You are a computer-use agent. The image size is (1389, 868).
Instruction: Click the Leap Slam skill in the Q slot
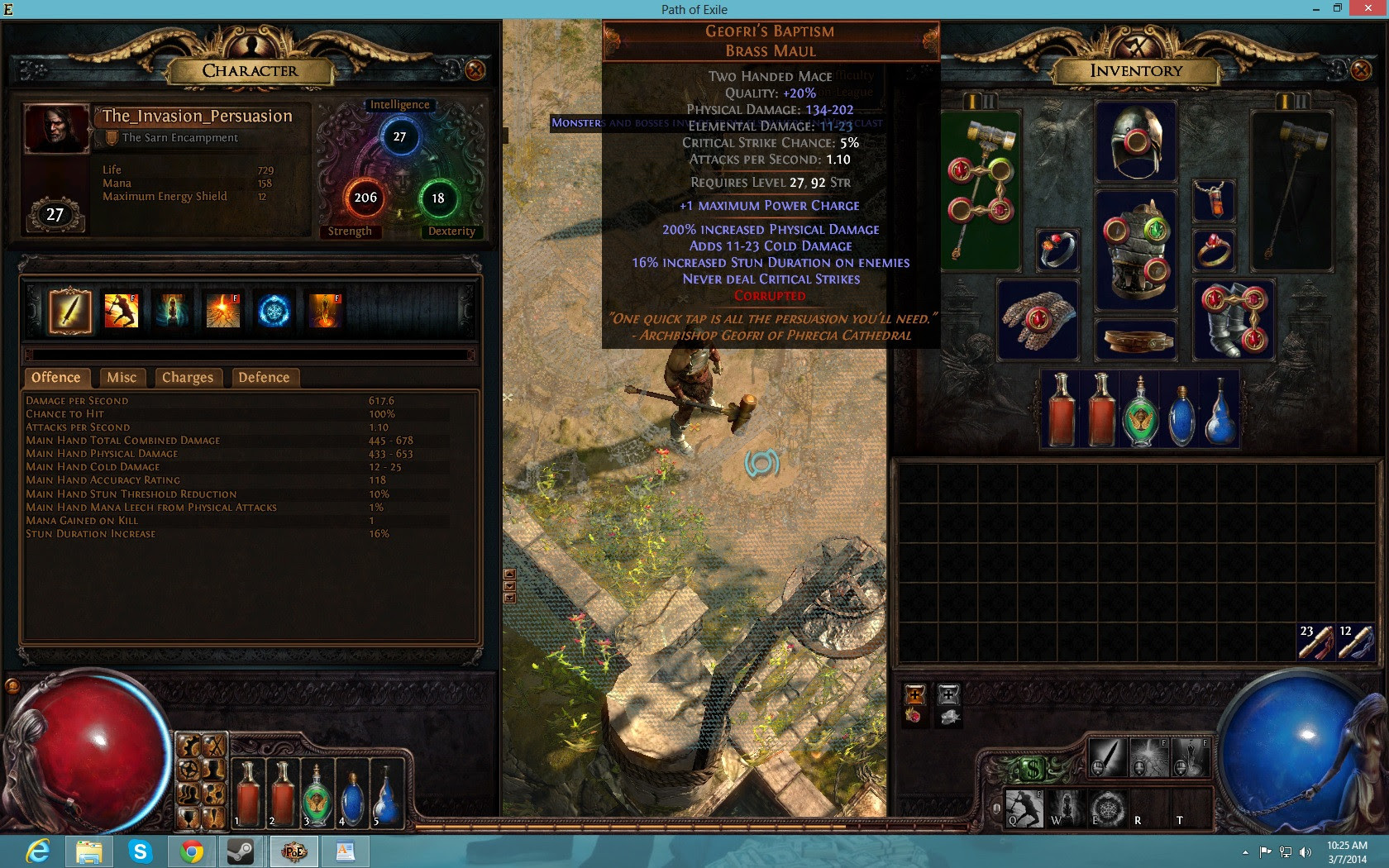pyautogui.click(x=1025, y=808)
